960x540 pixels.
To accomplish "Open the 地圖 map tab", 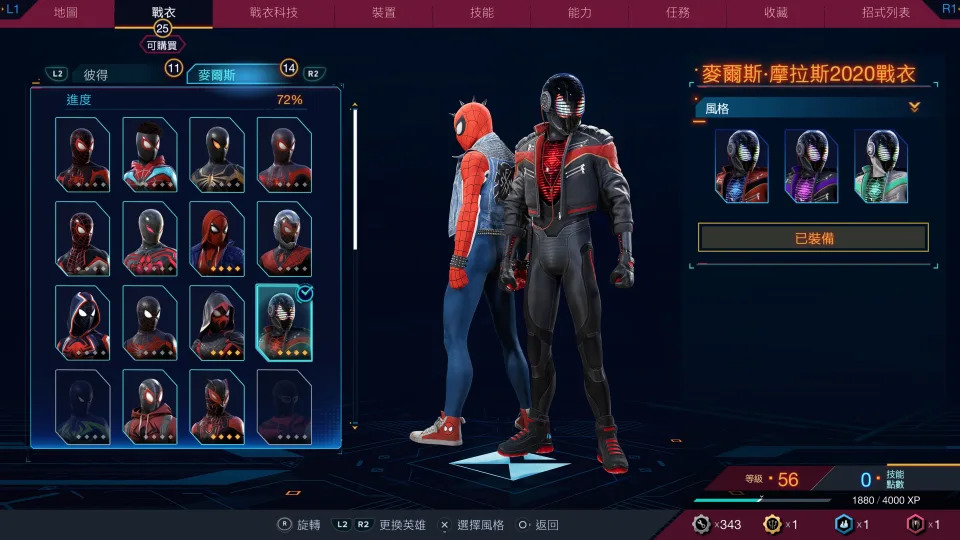I will tap(66, 13).
